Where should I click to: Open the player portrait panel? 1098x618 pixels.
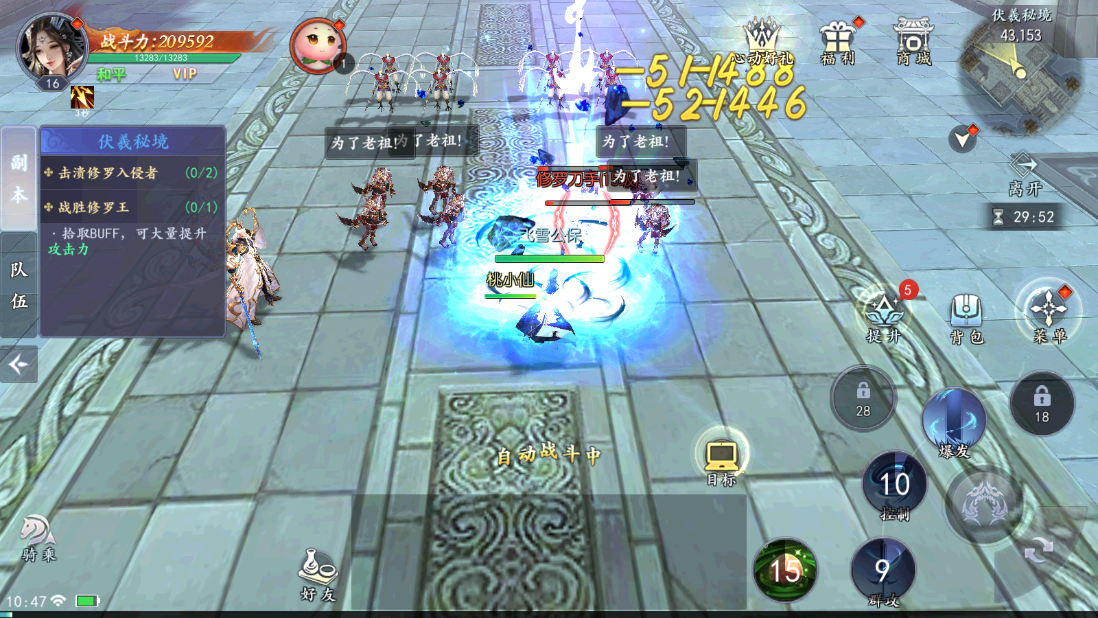51,47
